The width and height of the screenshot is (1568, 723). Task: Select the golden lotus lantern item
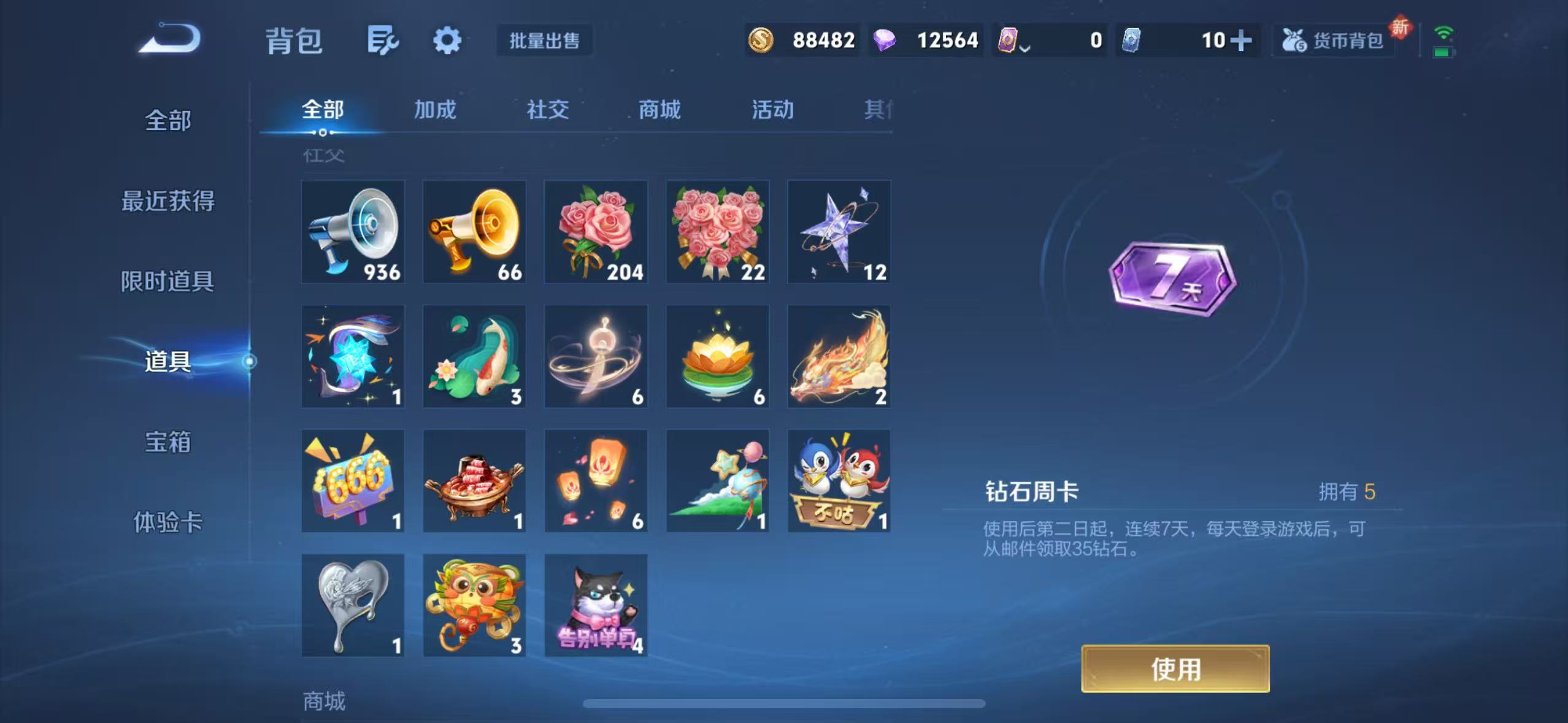tap(717, 356)
